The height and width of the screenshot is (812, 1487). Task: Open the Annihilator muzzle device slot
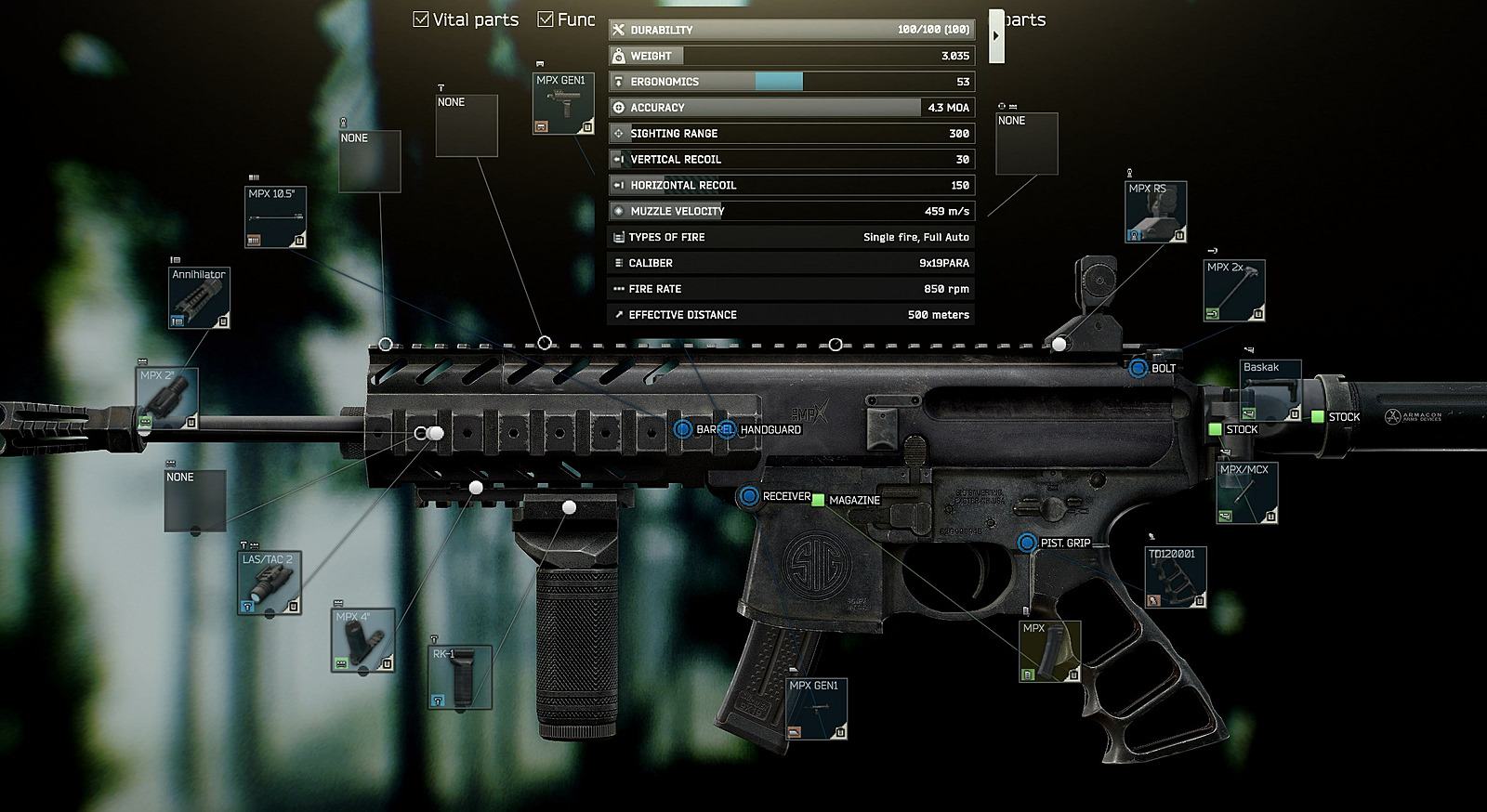point(199,298)
